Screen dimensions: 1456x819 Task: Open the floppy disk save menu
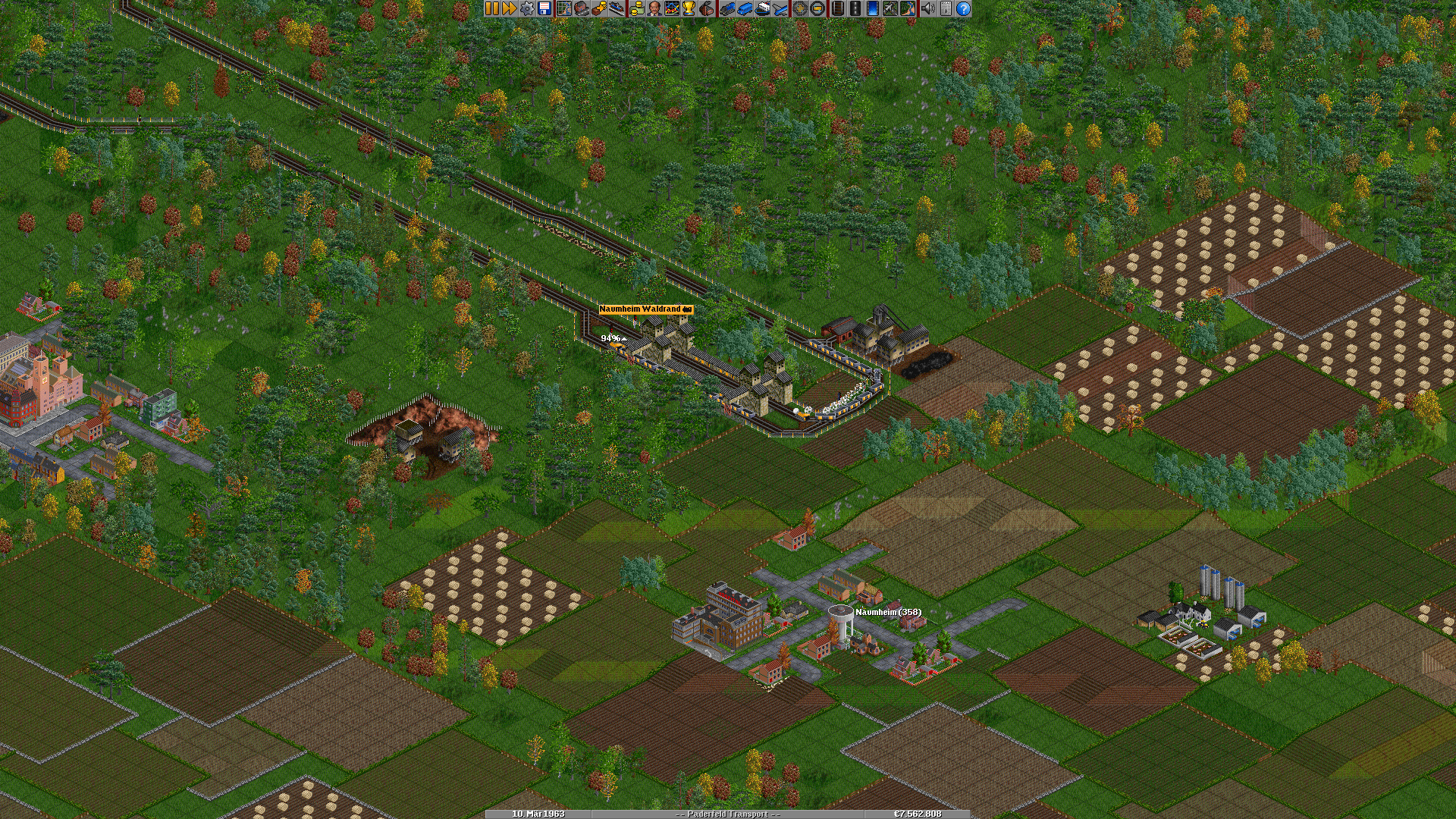(544, 8)
